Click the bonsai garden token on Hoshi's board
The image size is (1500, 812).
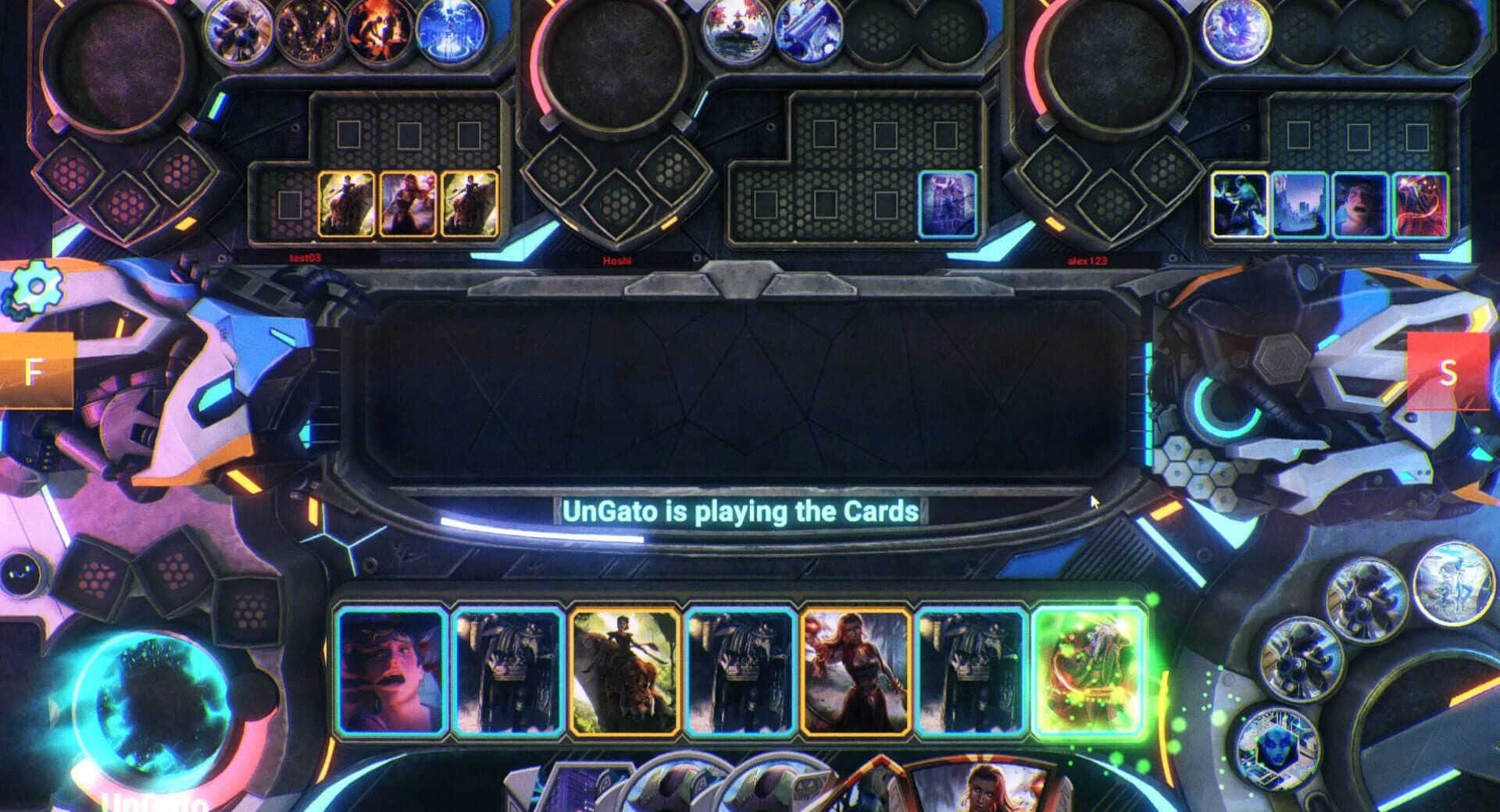point(738,33)
